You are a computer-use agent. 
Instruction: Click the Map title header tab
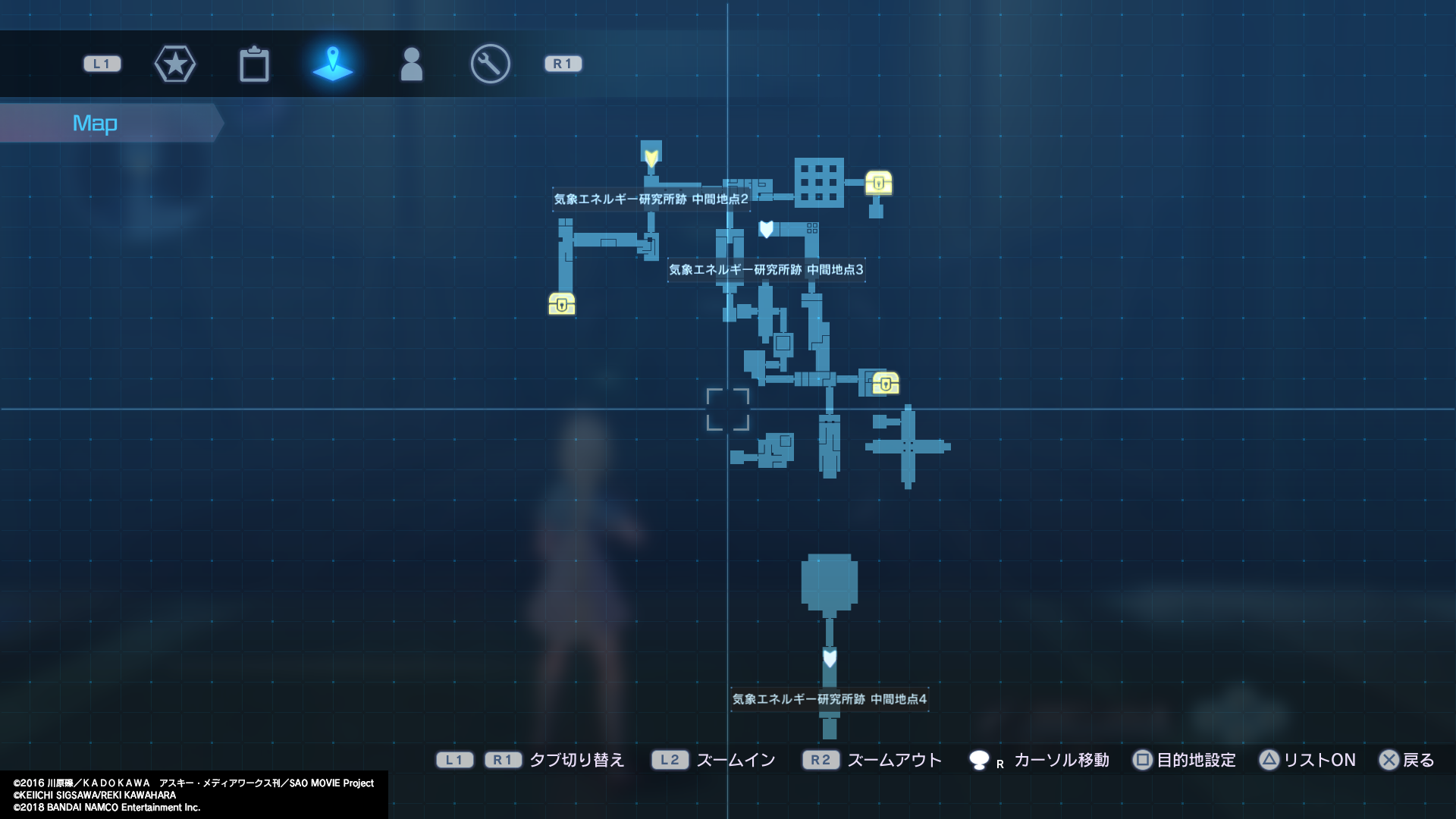click(95, 122)
